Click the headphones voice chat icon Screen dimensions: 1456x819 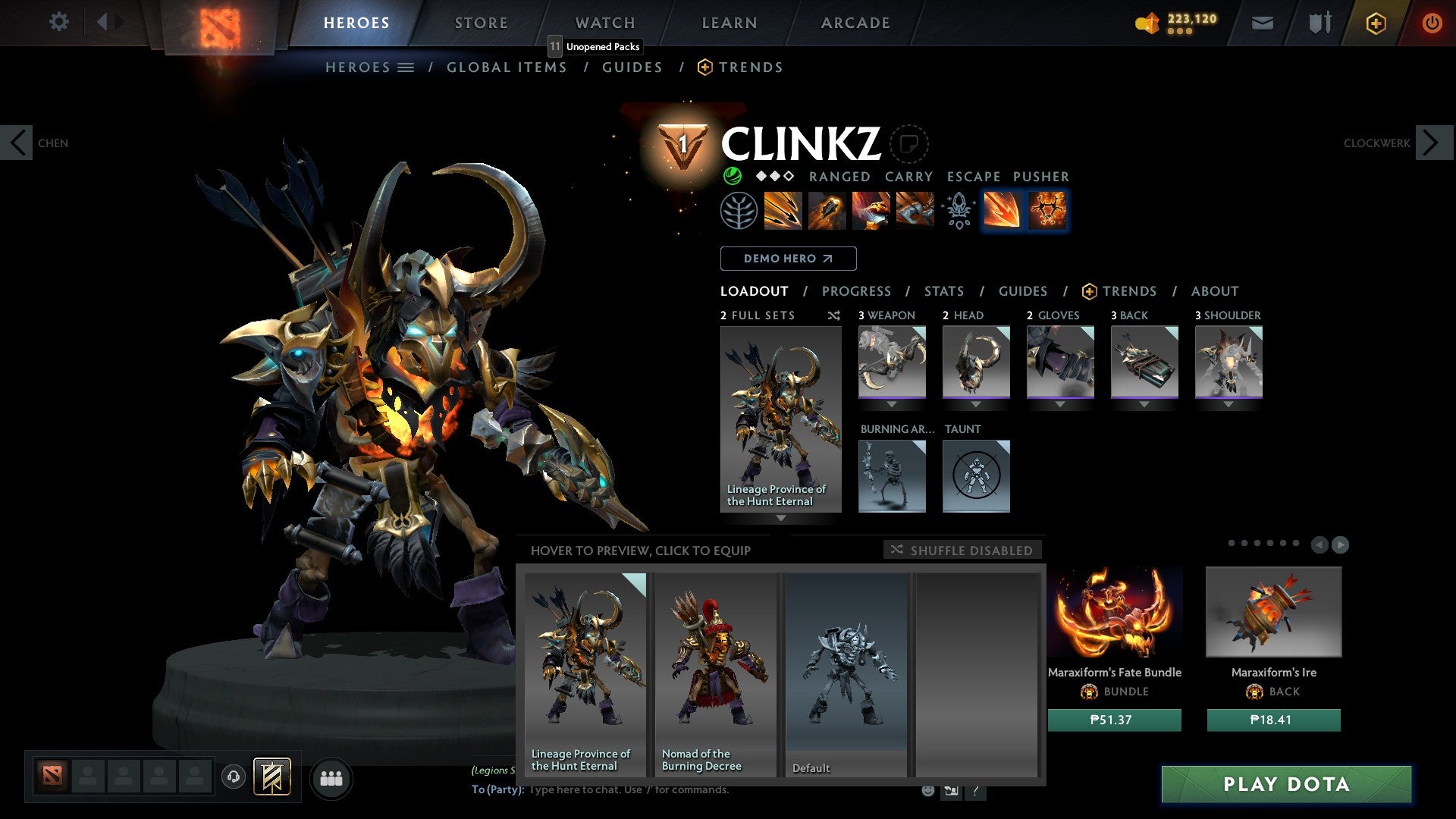[x=234, y=777]
